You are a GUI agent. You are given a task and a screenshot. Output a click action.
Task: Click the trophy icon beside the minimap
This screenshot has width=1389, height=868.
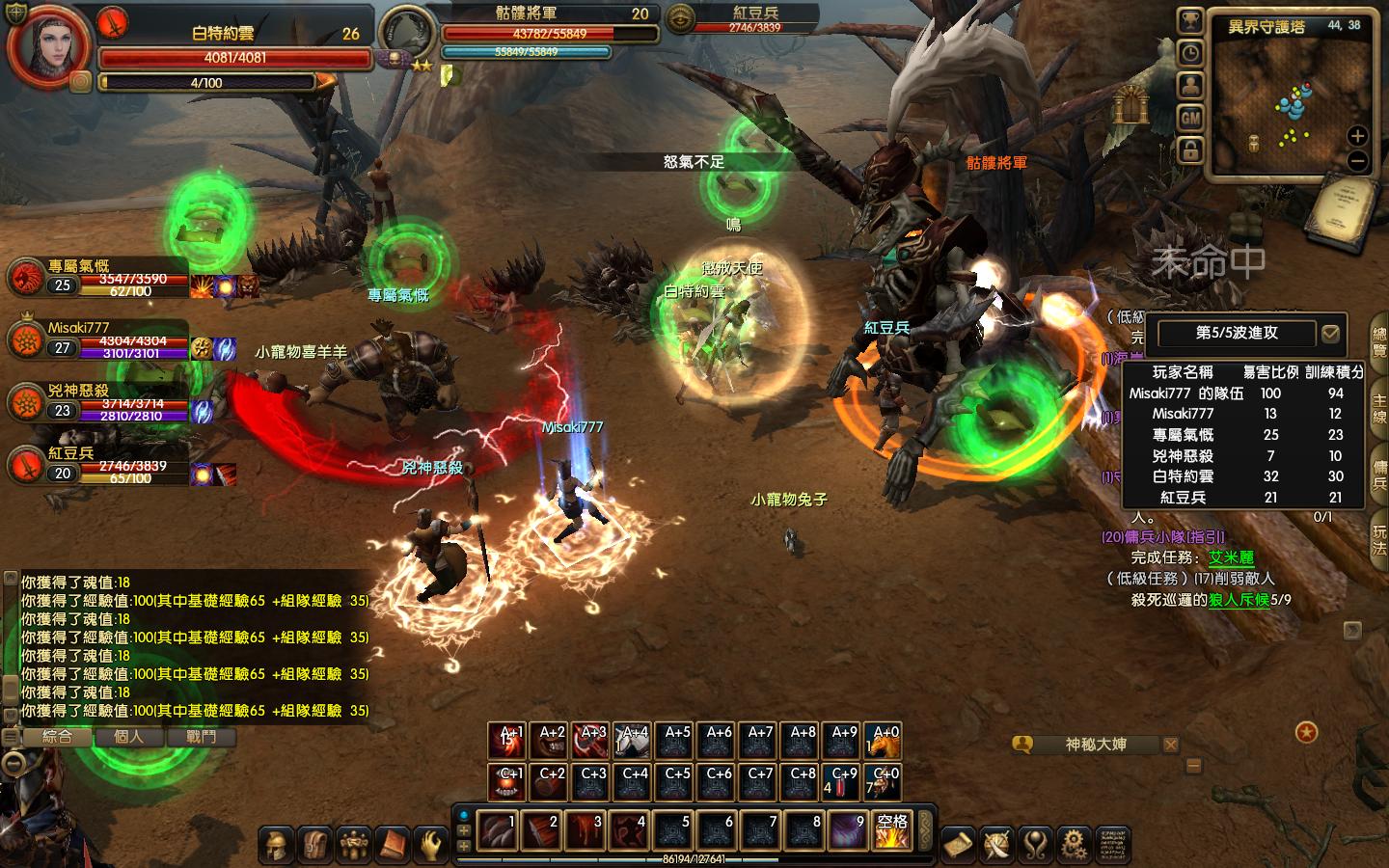point(1190,20)
